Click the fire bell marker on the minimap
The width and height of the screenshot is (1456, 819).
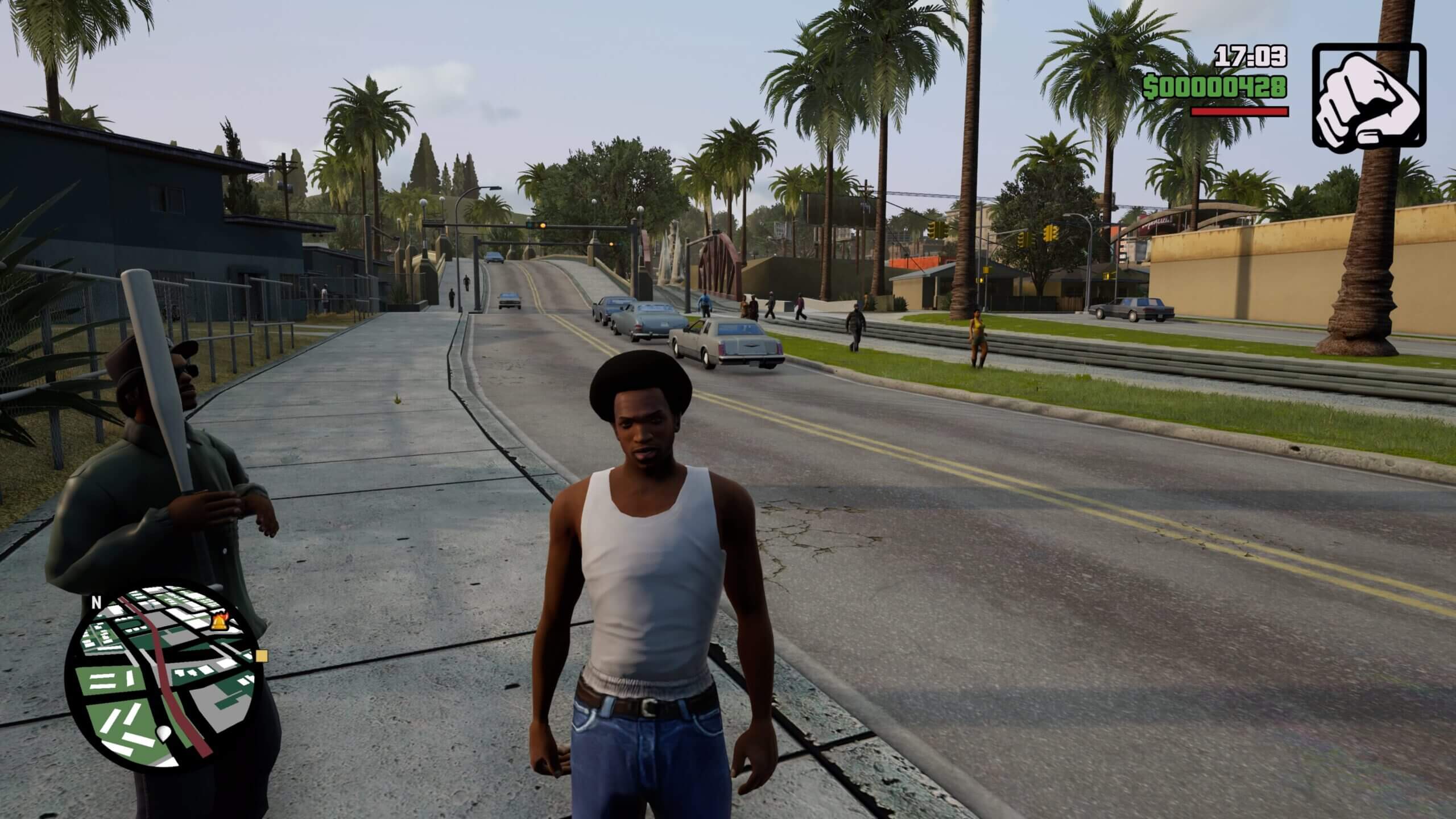click(219, 624)
